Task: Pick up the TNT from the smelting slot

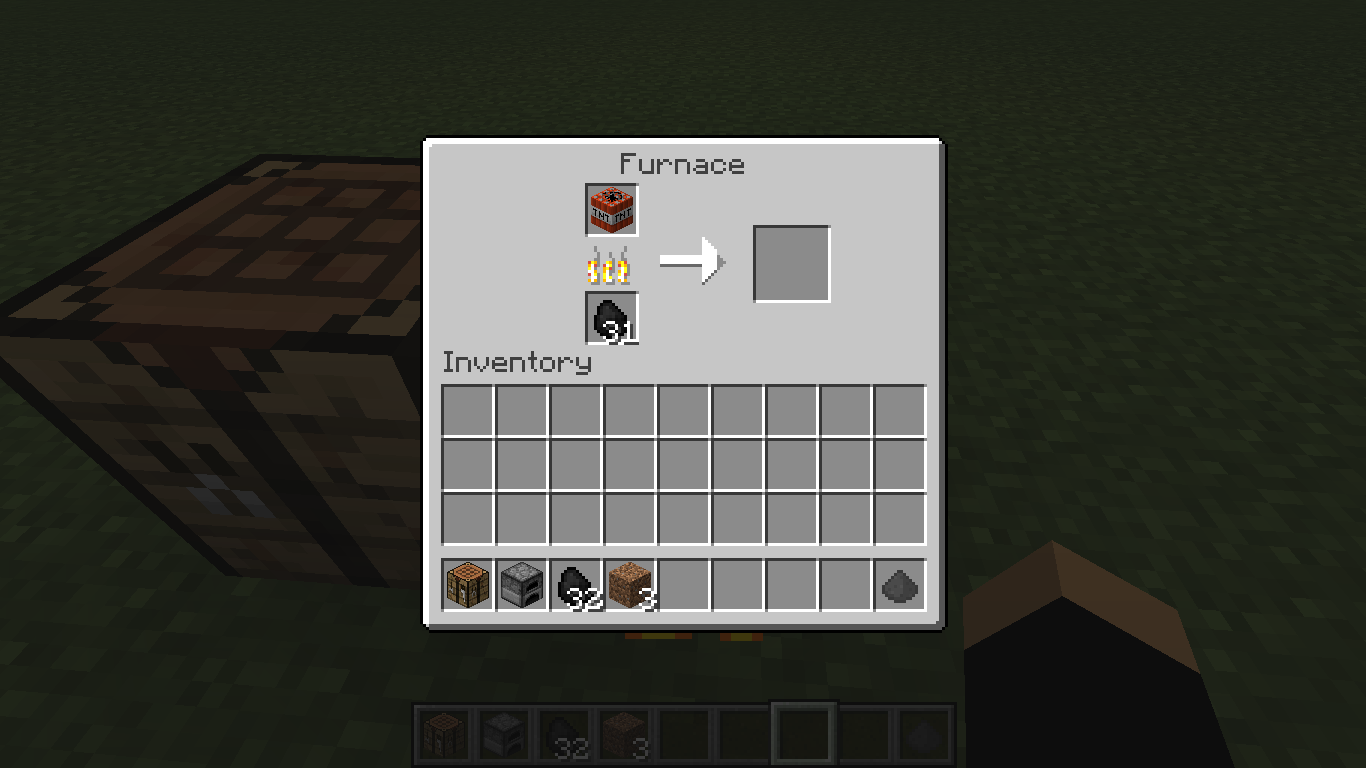Action: (610, 210)
